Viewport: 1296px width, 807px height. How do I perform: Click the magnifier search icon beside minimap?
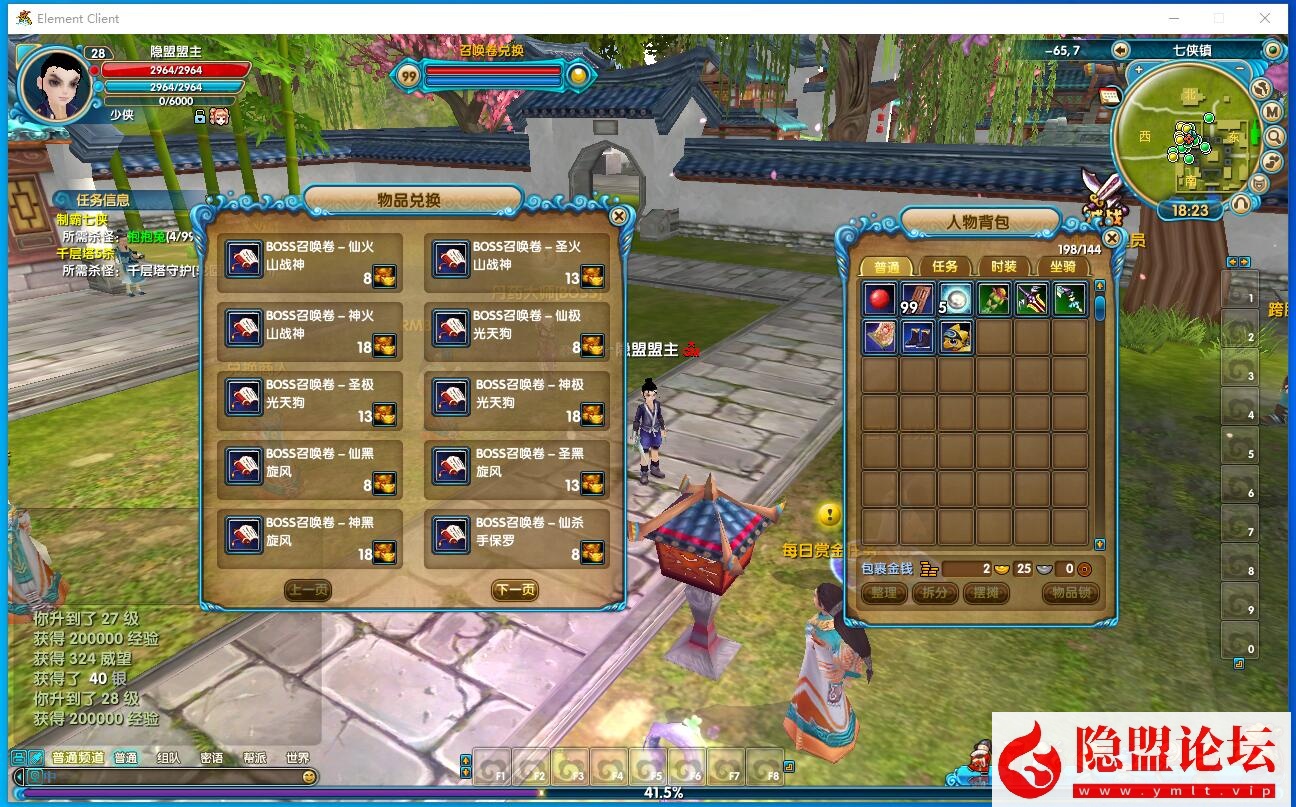[1274, 137]
